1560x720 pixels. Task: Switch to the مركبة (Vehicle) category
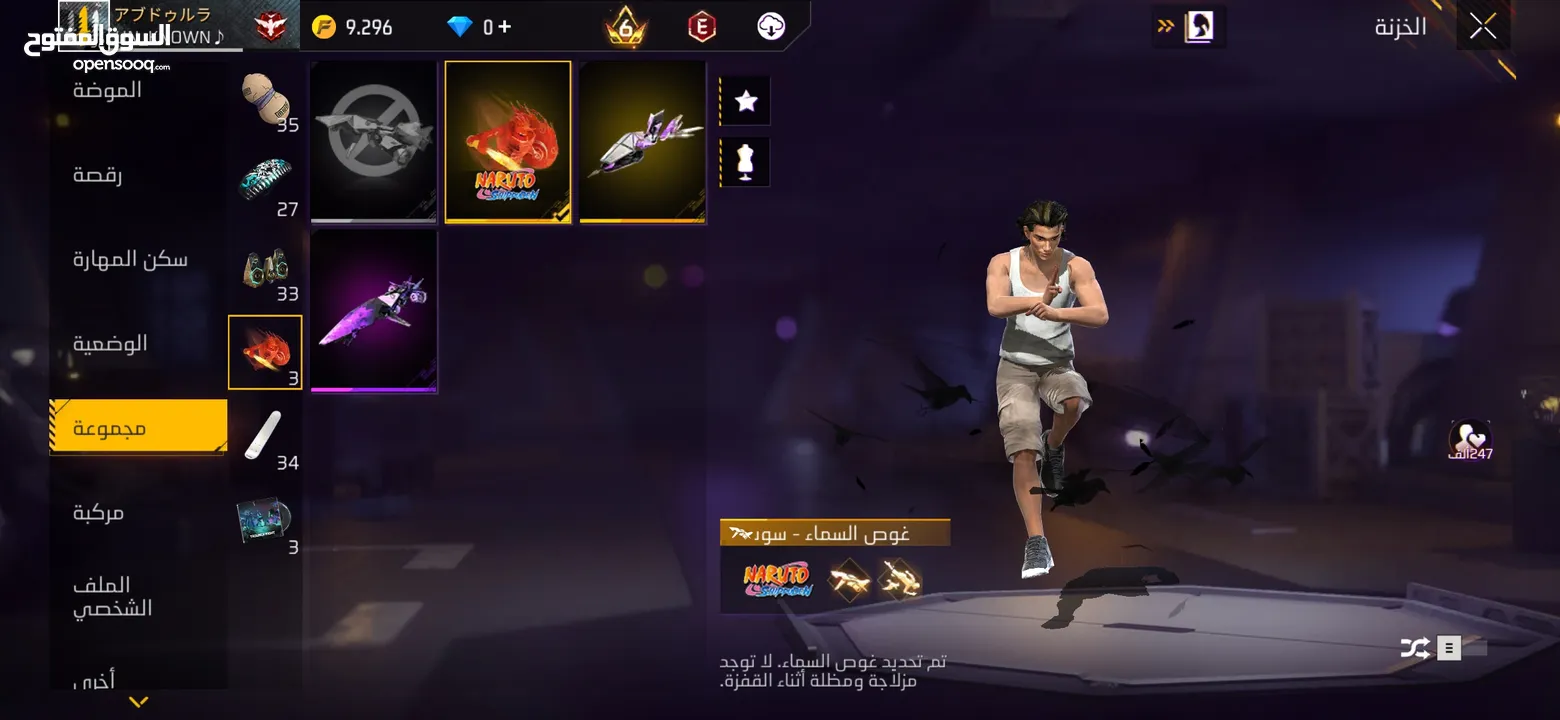tap(98, 513)
